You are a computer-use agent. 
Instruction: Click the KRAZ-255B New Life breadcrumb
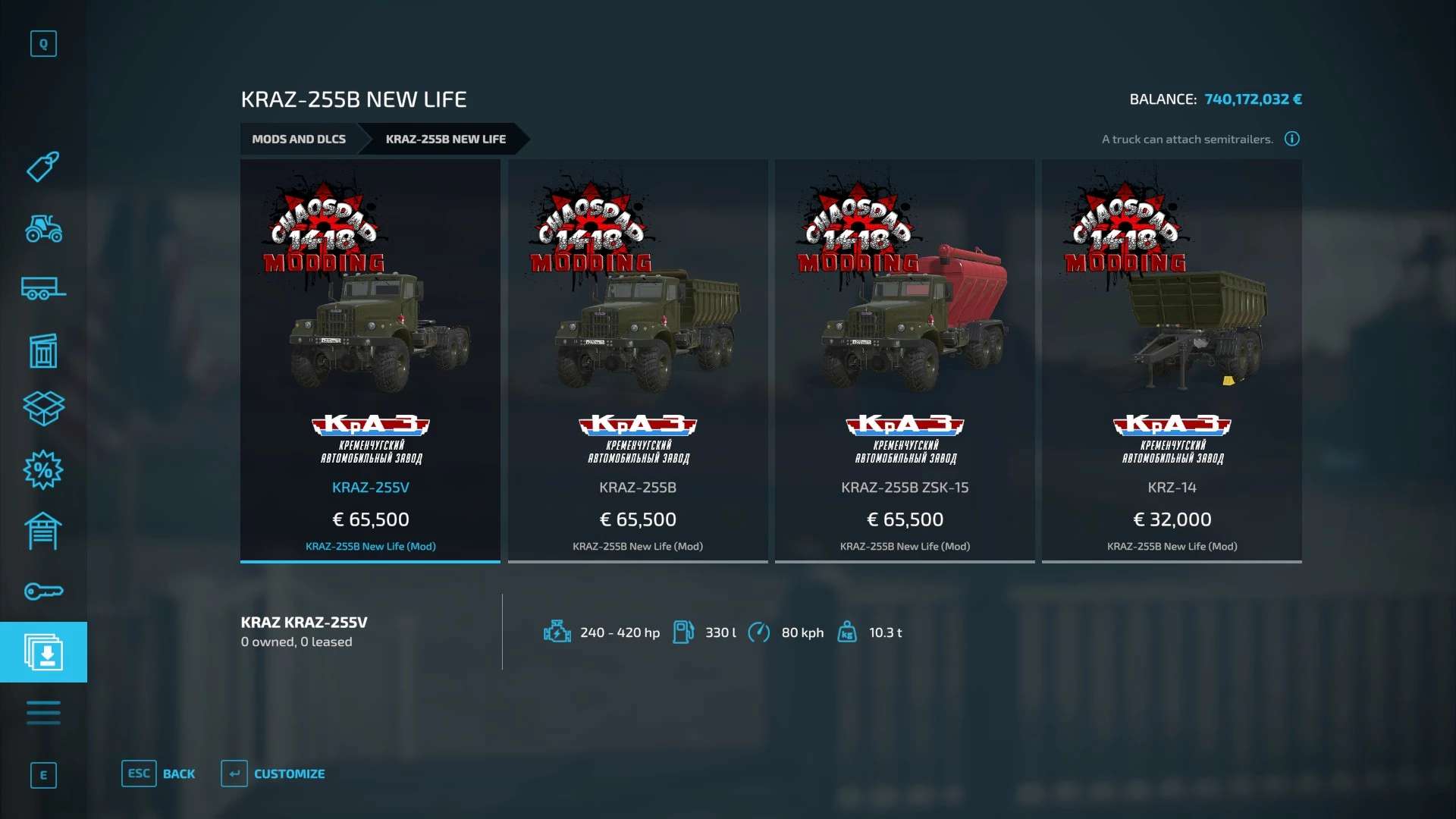[445, 140]
